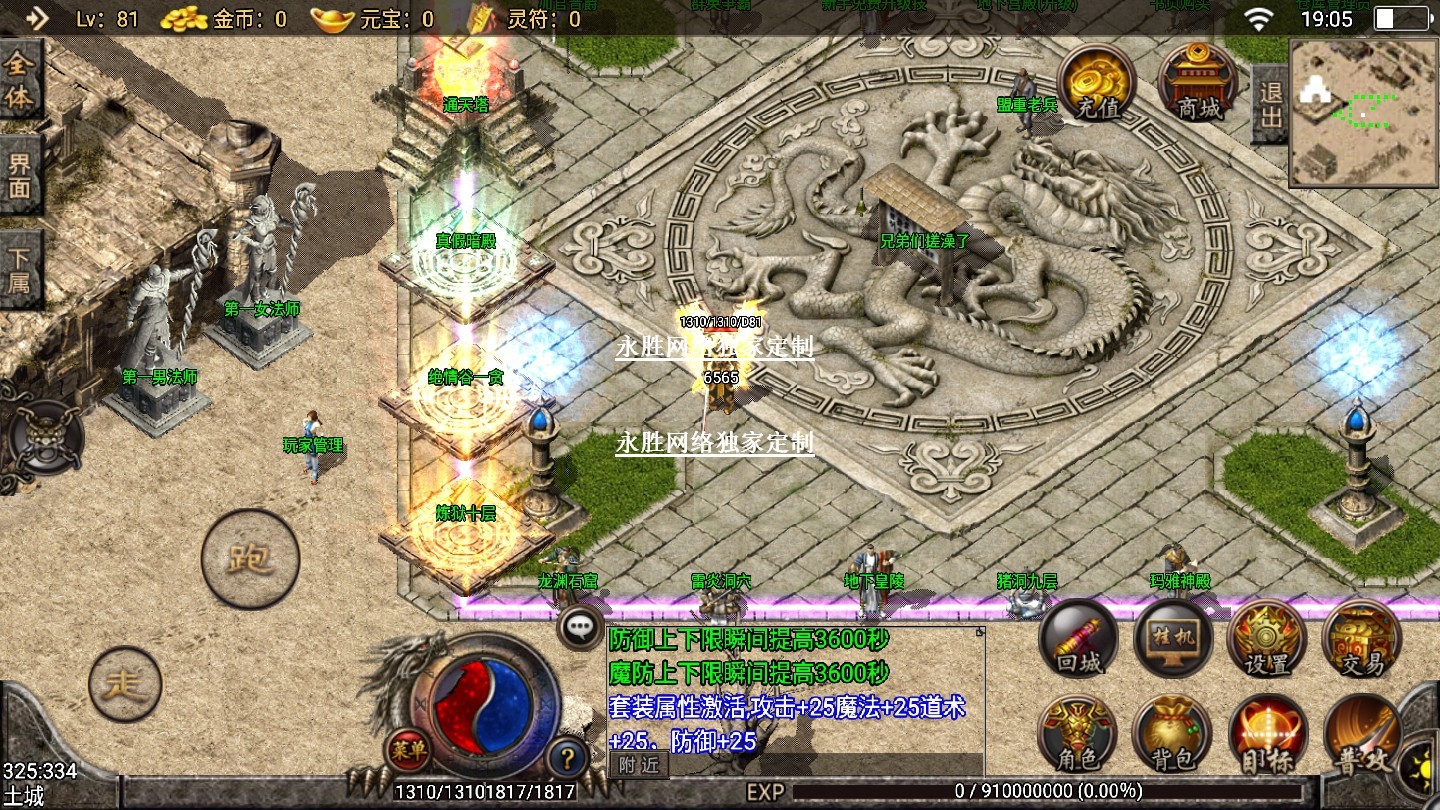The image size is (1440, 810).
Task: Select the 目标 target button
Action: pos(1267,735)
